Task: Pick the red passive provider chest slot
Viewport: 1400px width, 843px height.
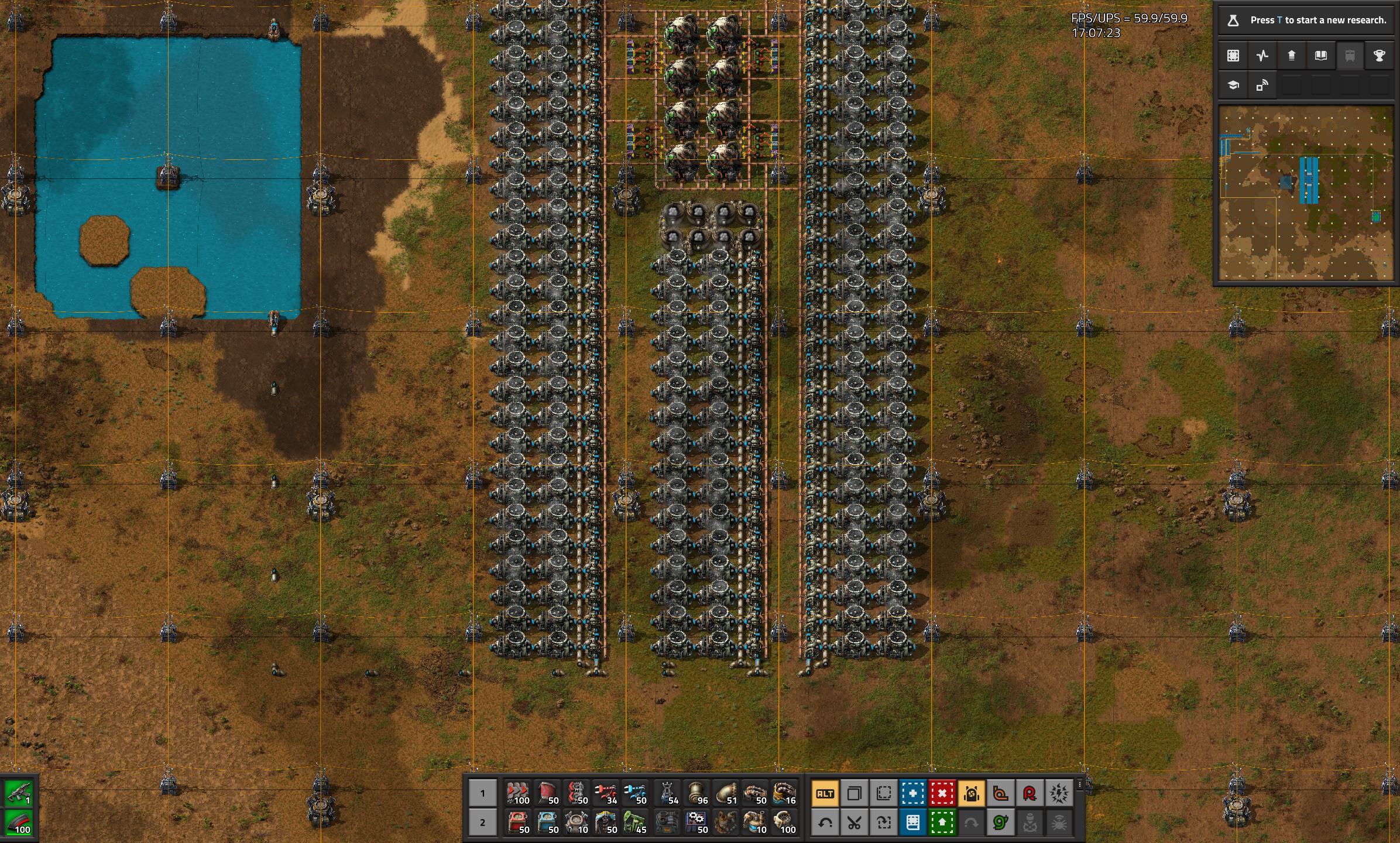Action: point(517,823)
